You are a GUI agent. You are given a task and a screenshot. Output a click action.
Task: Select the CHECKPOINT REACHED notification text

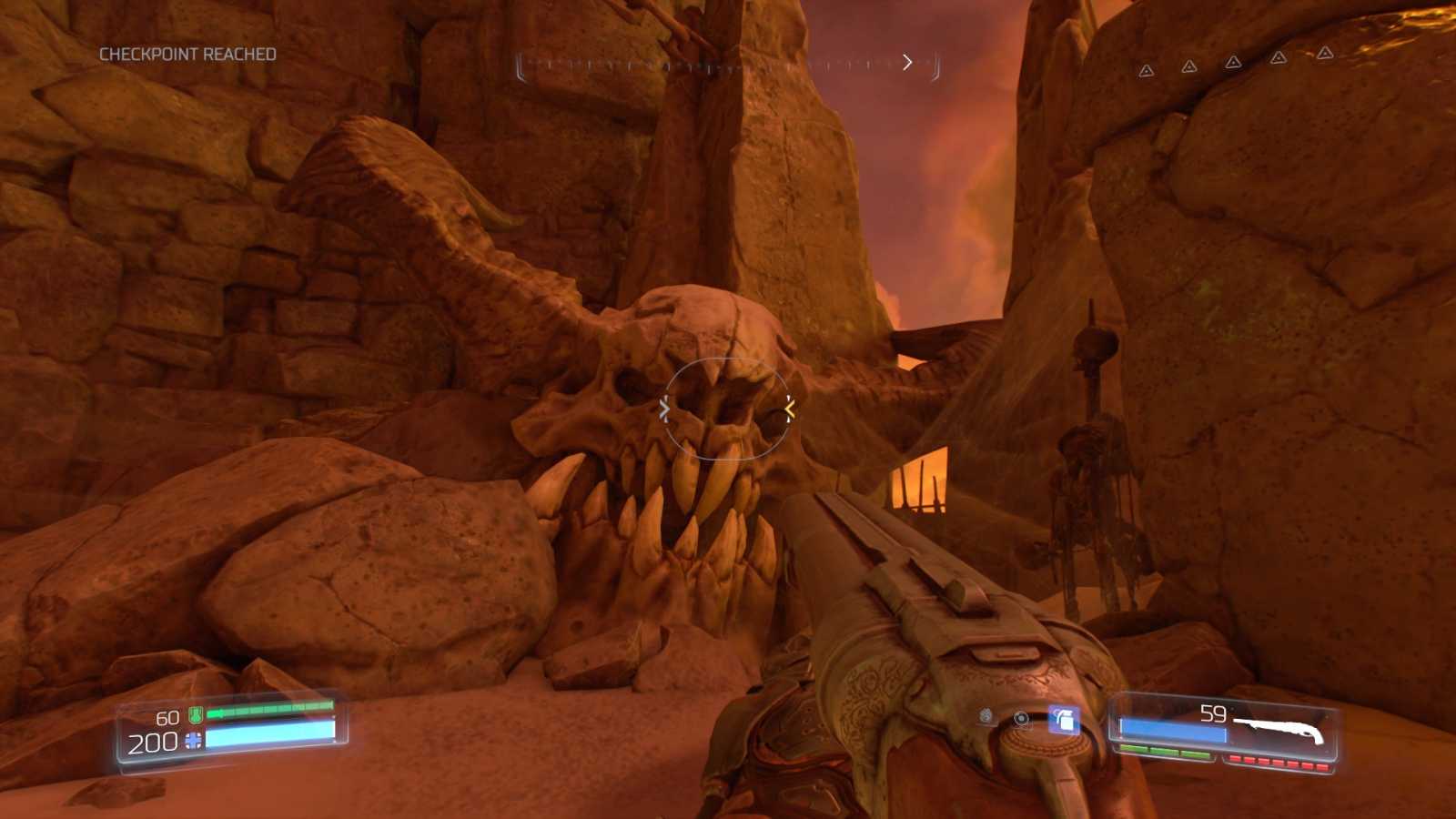(188, 54)
